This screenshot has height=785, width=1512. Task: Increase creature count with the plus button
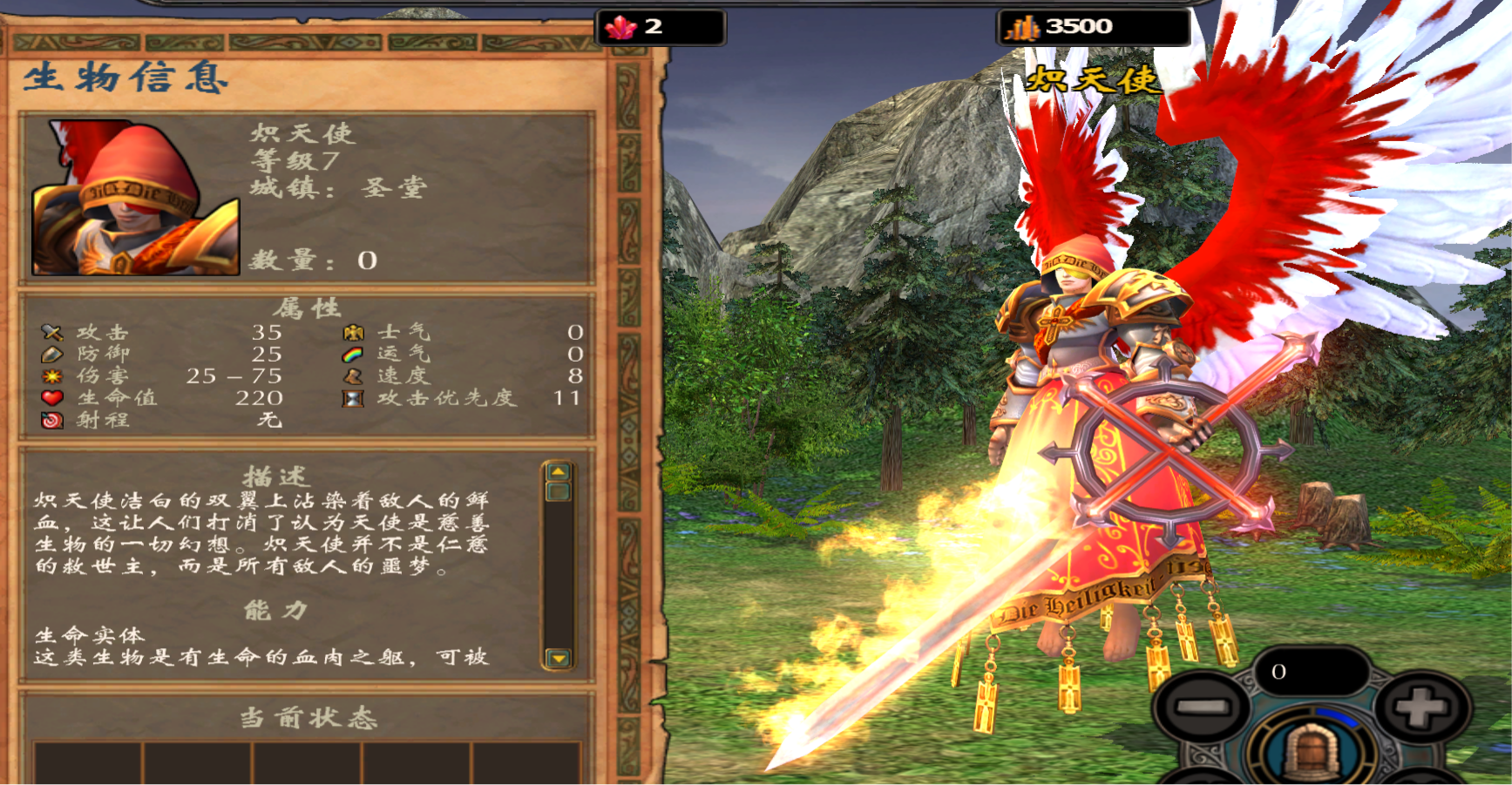tap(1421, 707)
